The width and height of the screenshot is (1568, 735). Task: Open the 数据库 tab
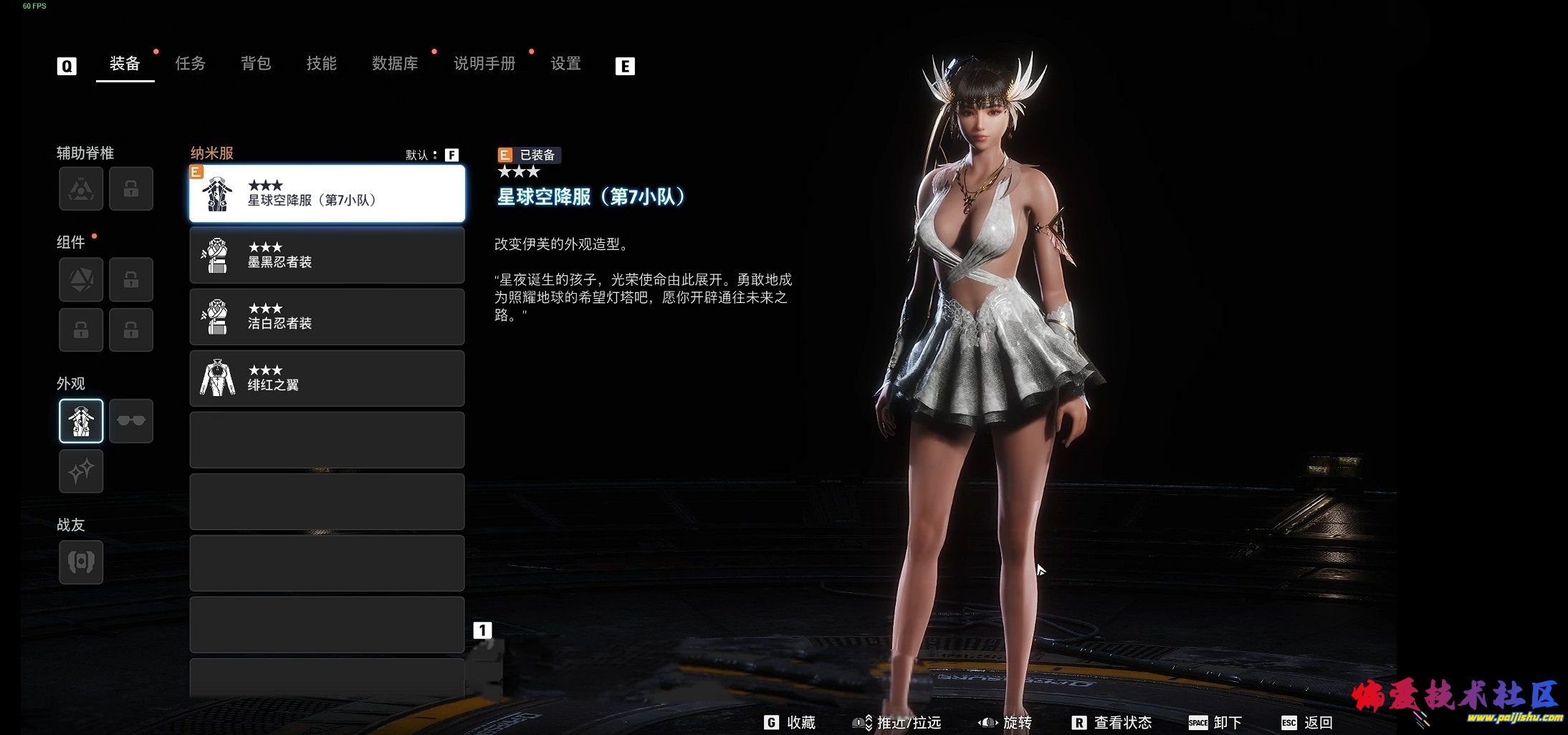pos(395,64)
